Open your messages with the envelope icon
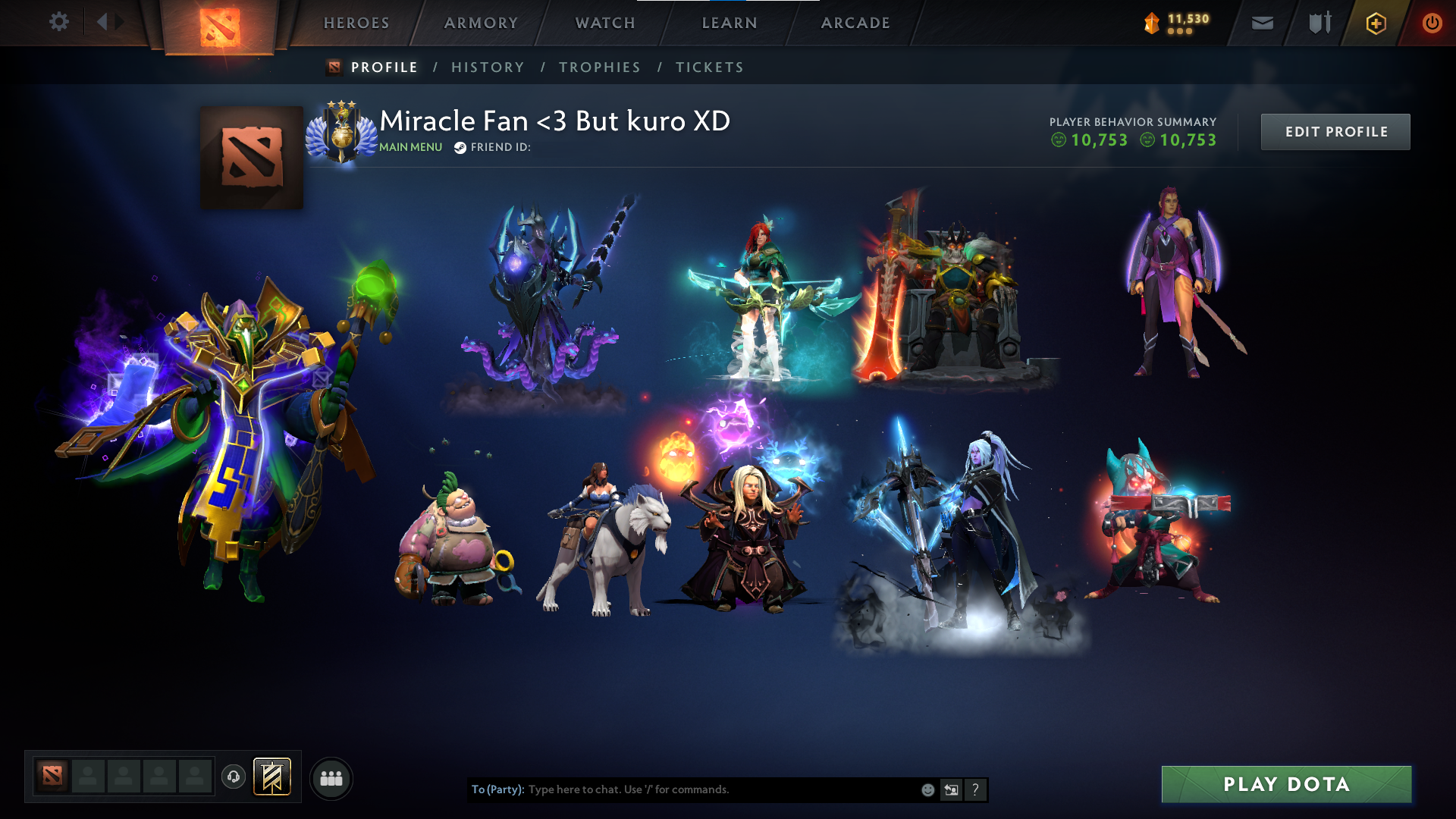This screenshot has width=1456, height=819. click(1261, 22)
